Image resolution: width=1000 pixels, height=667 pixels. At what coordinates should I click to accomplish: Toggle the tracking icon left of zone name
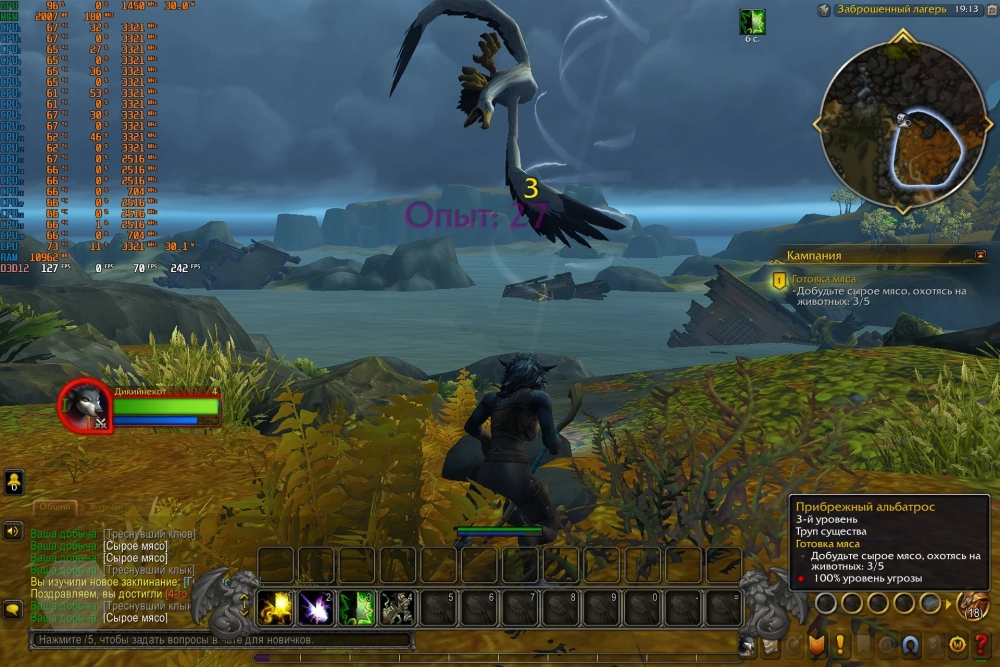(824, 10)
